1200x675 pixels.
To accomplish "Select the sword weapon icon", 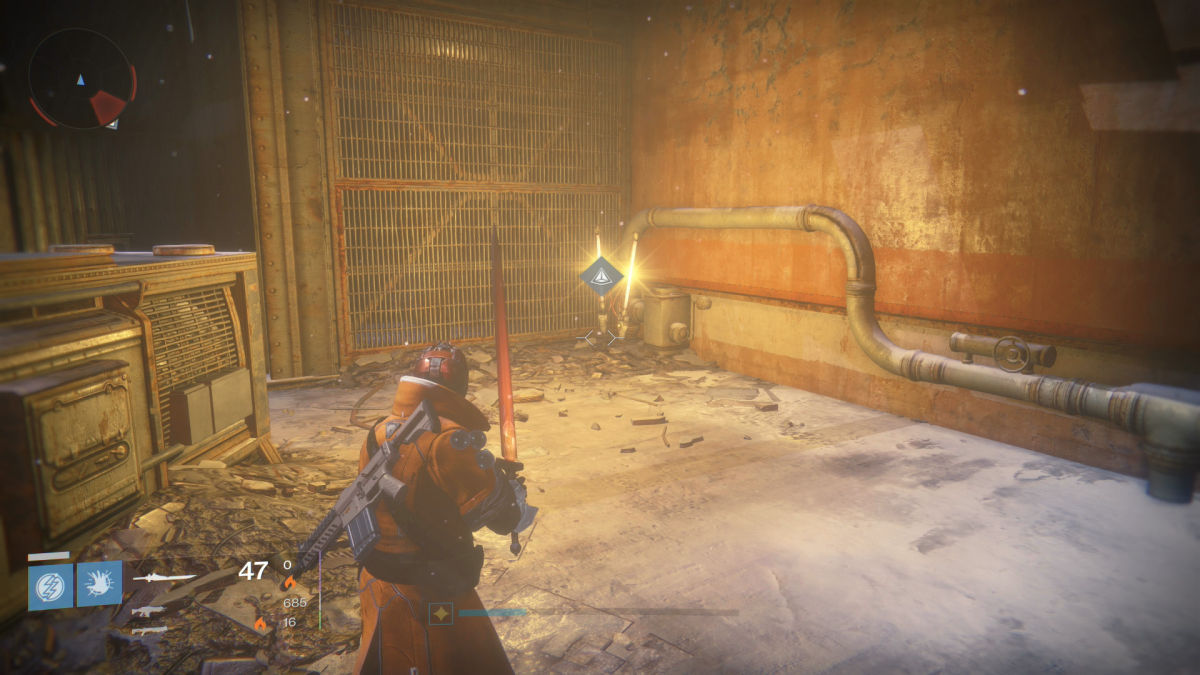I will (x=164, y=577).
